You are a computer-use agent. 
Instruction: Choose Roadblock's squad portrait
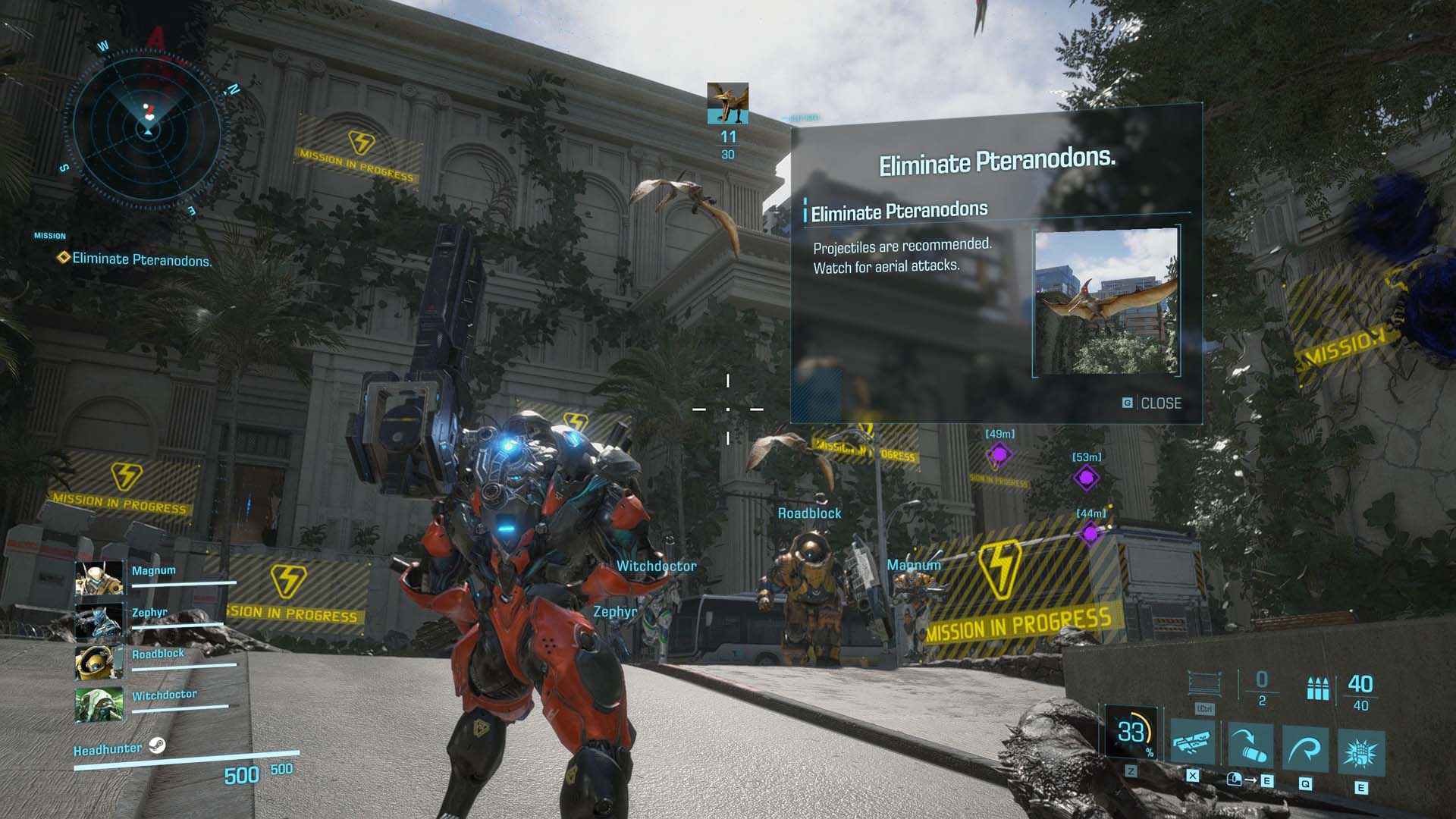coord(99,663)
